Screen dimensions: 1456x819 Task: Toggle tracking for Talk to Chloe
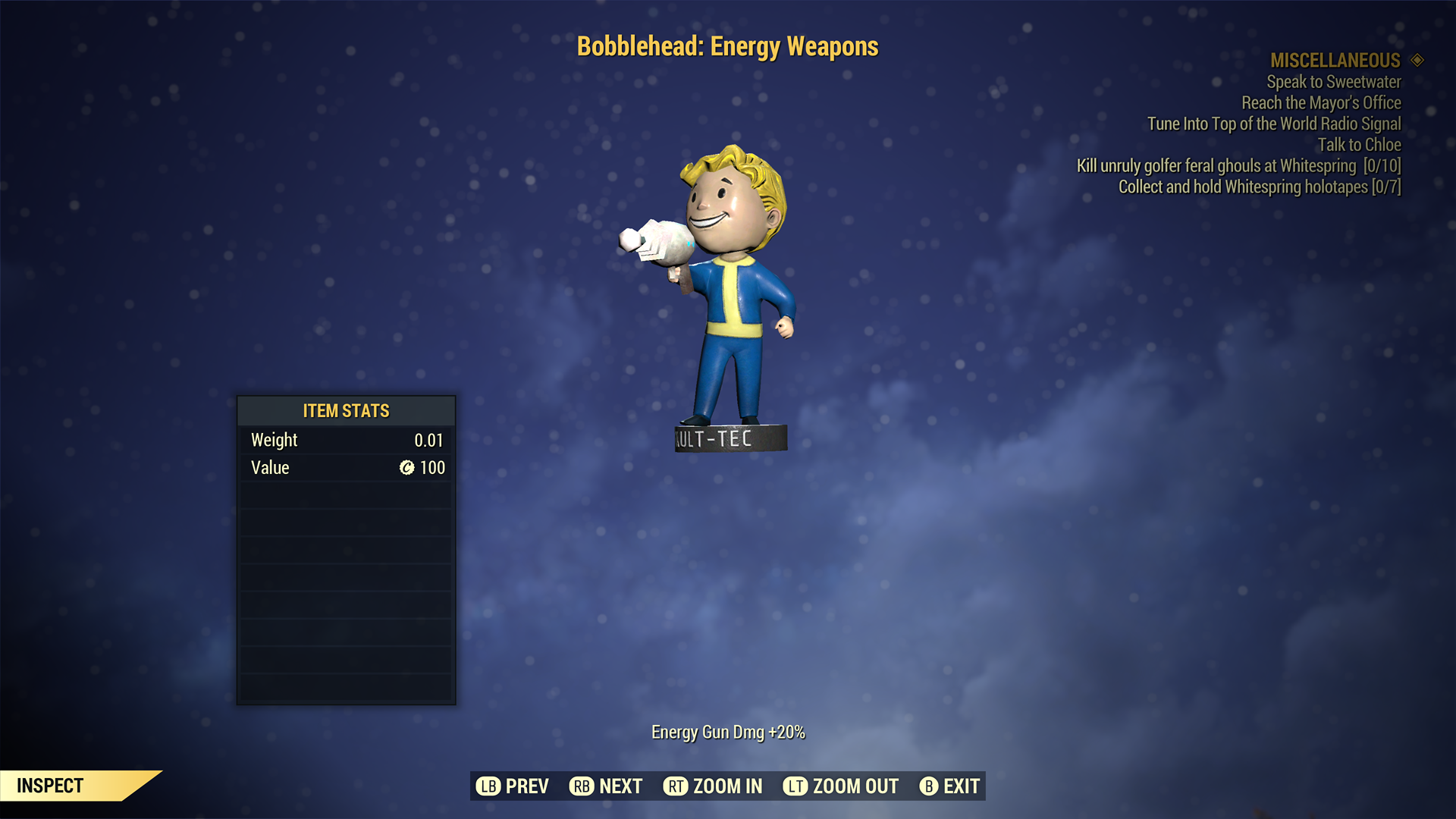1361,145
